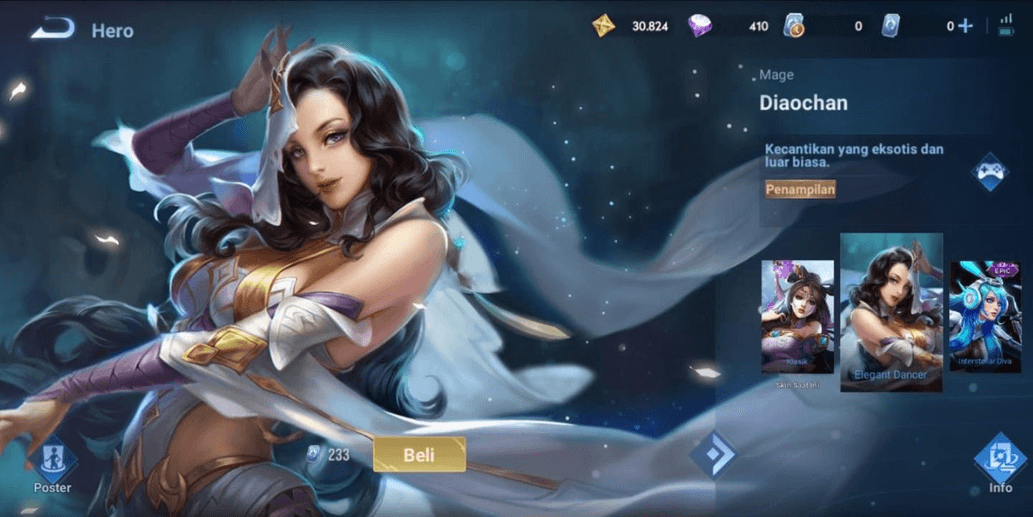Choose the Elegant Dancer skin card

tap(891, 312)
